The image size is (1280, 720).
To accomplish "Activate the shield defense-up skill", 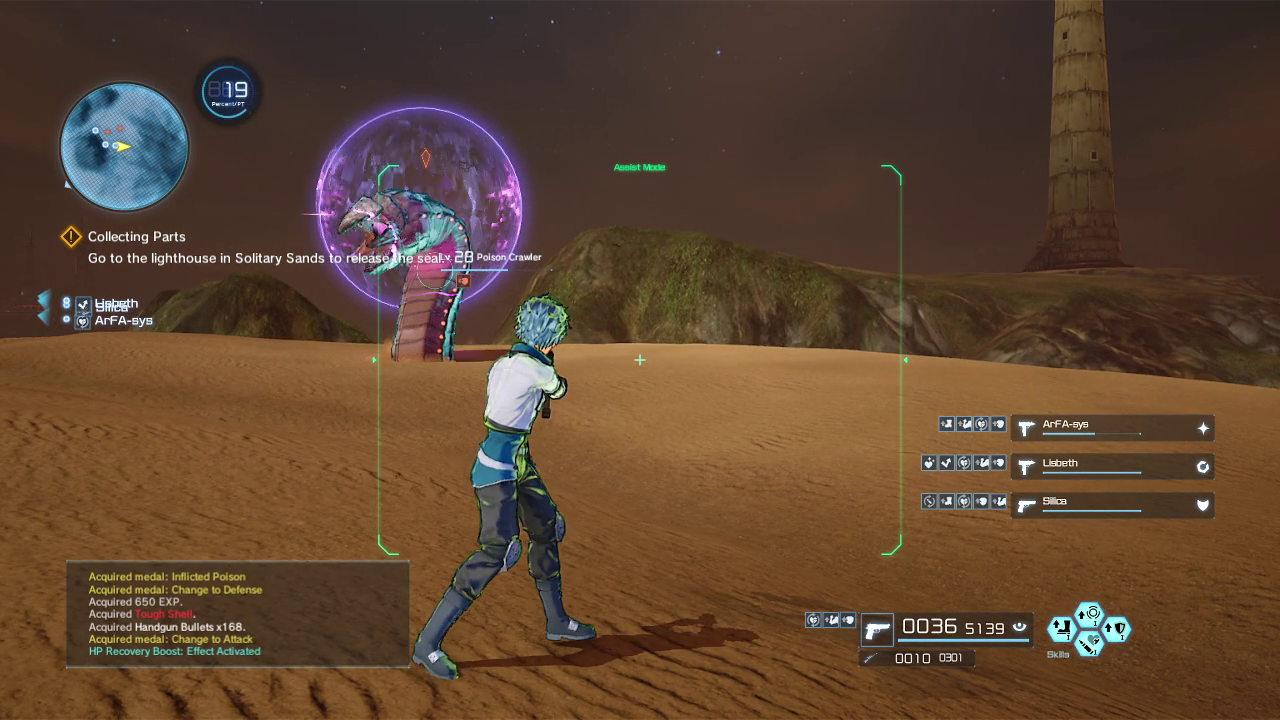I will coord(1116,629).
